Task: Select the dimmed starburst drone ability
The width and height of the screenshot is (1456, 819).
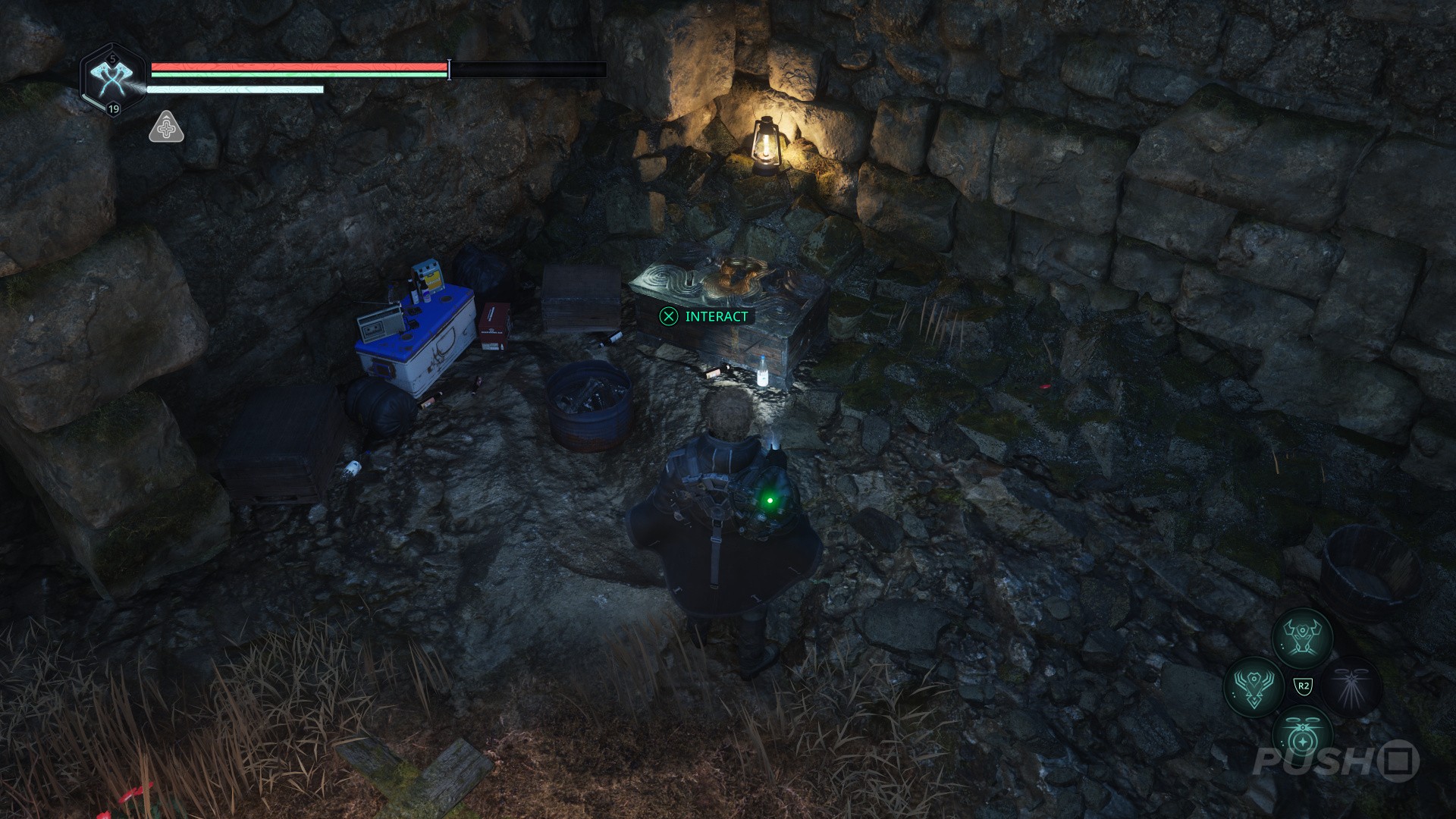Action: [x=1352, y=686]
